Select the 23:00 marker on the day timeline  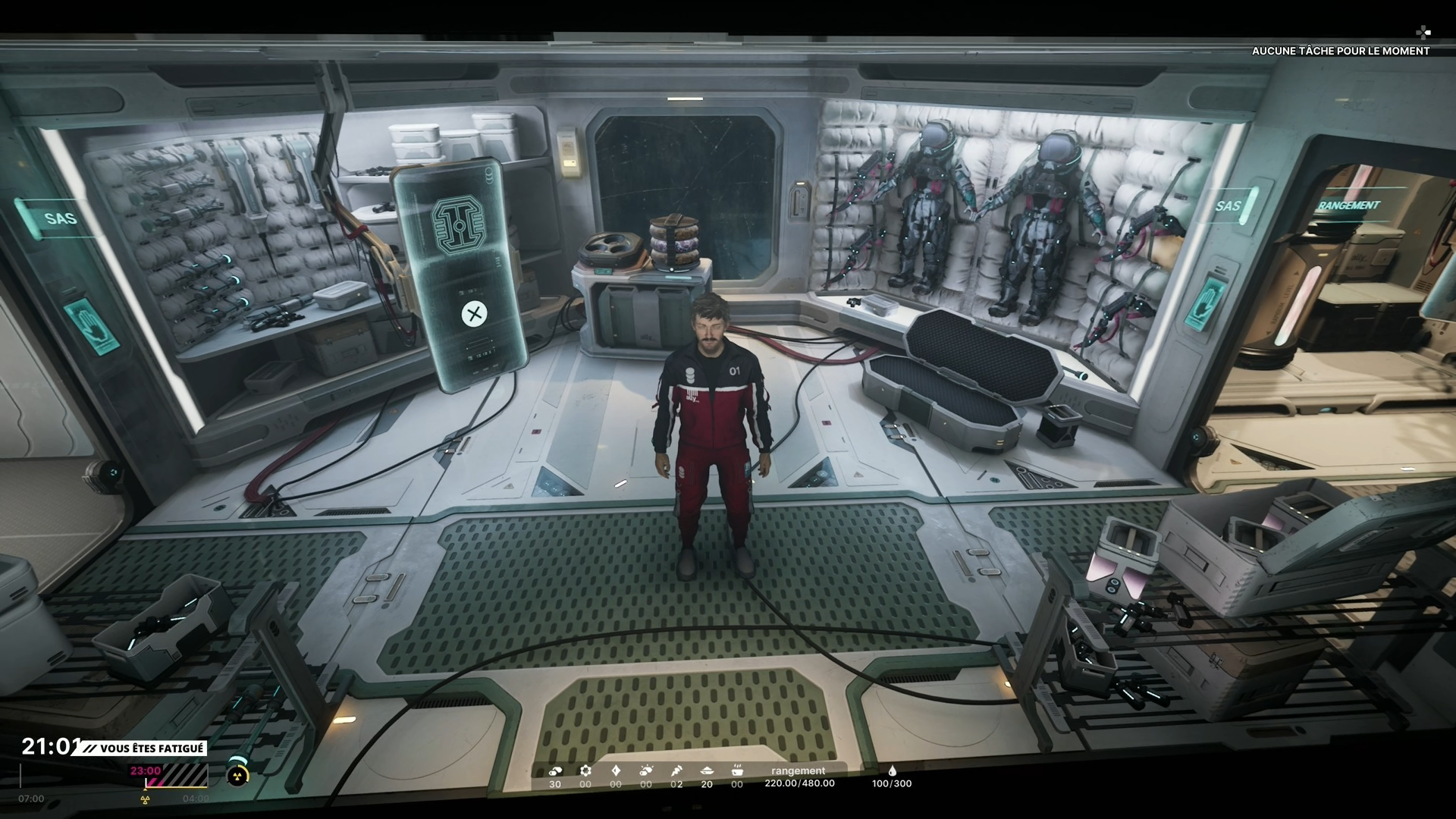pos(146,770)
